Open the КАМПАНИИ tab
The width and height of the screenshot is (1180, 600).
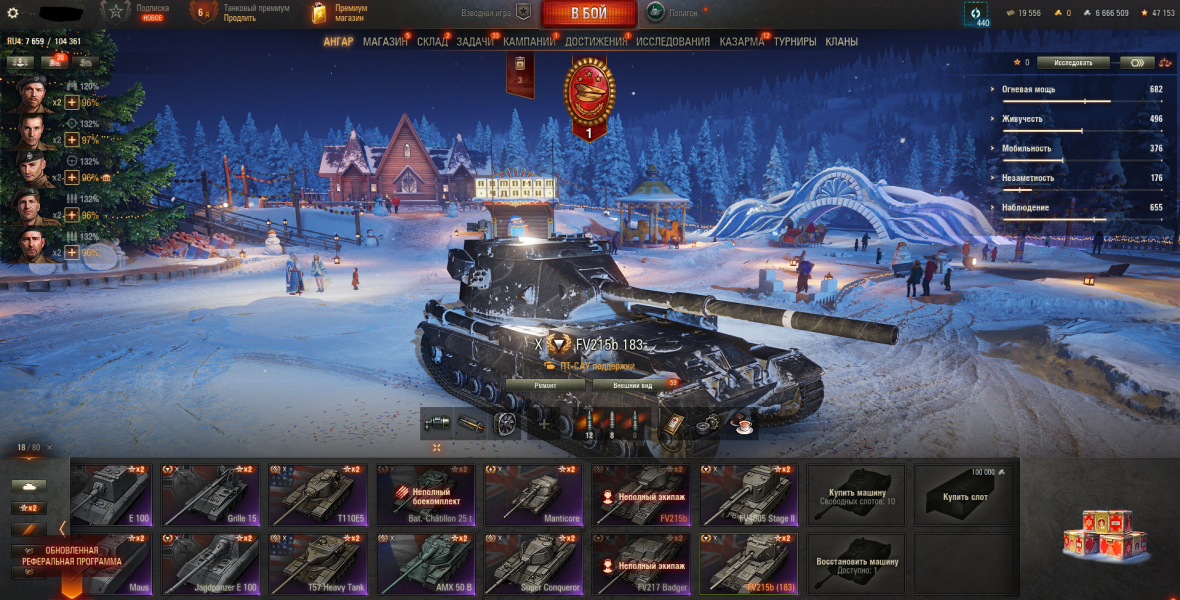529,42
